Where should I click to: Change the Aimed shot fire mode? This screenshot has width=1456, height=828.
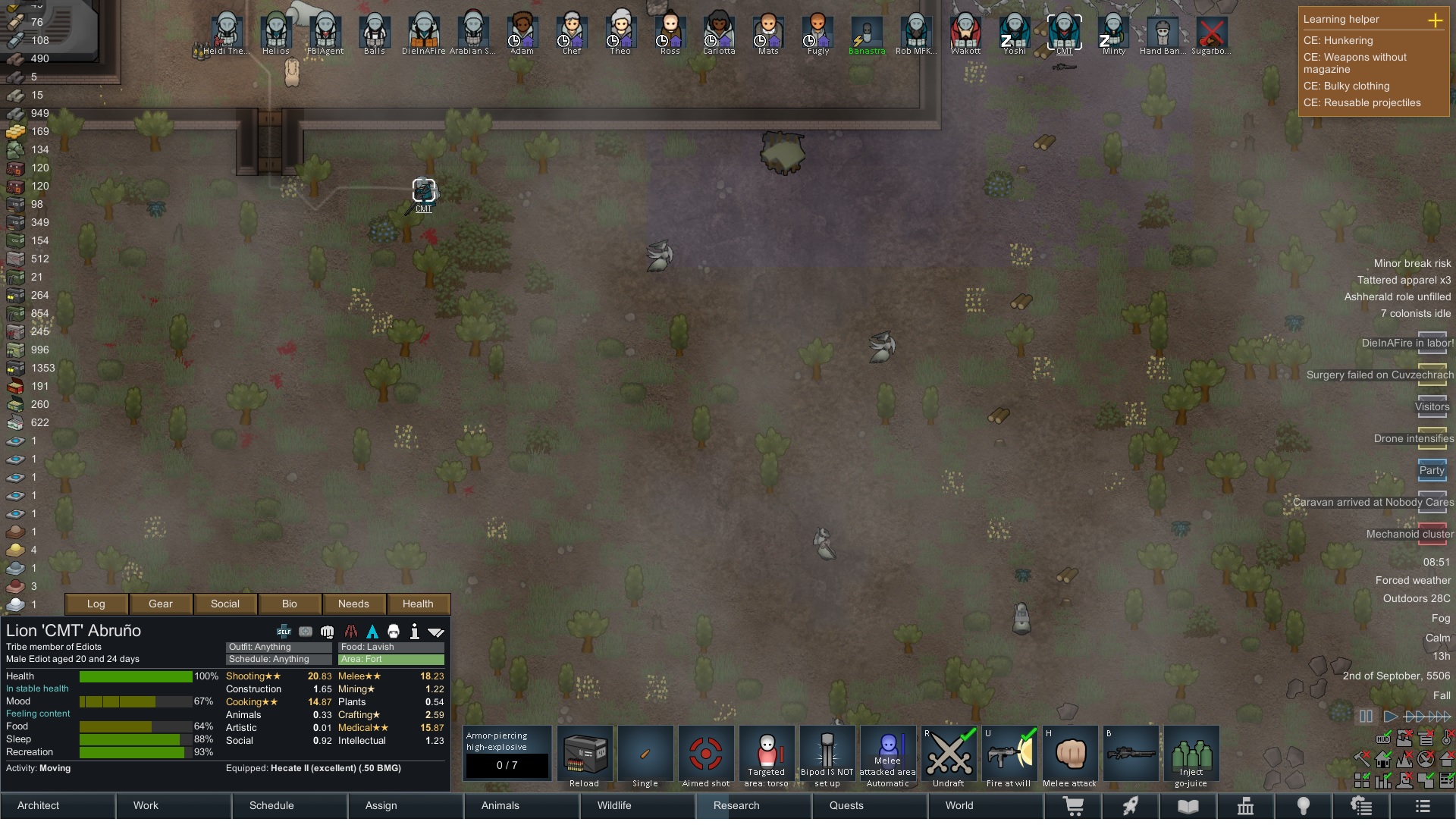pos(706,755)
